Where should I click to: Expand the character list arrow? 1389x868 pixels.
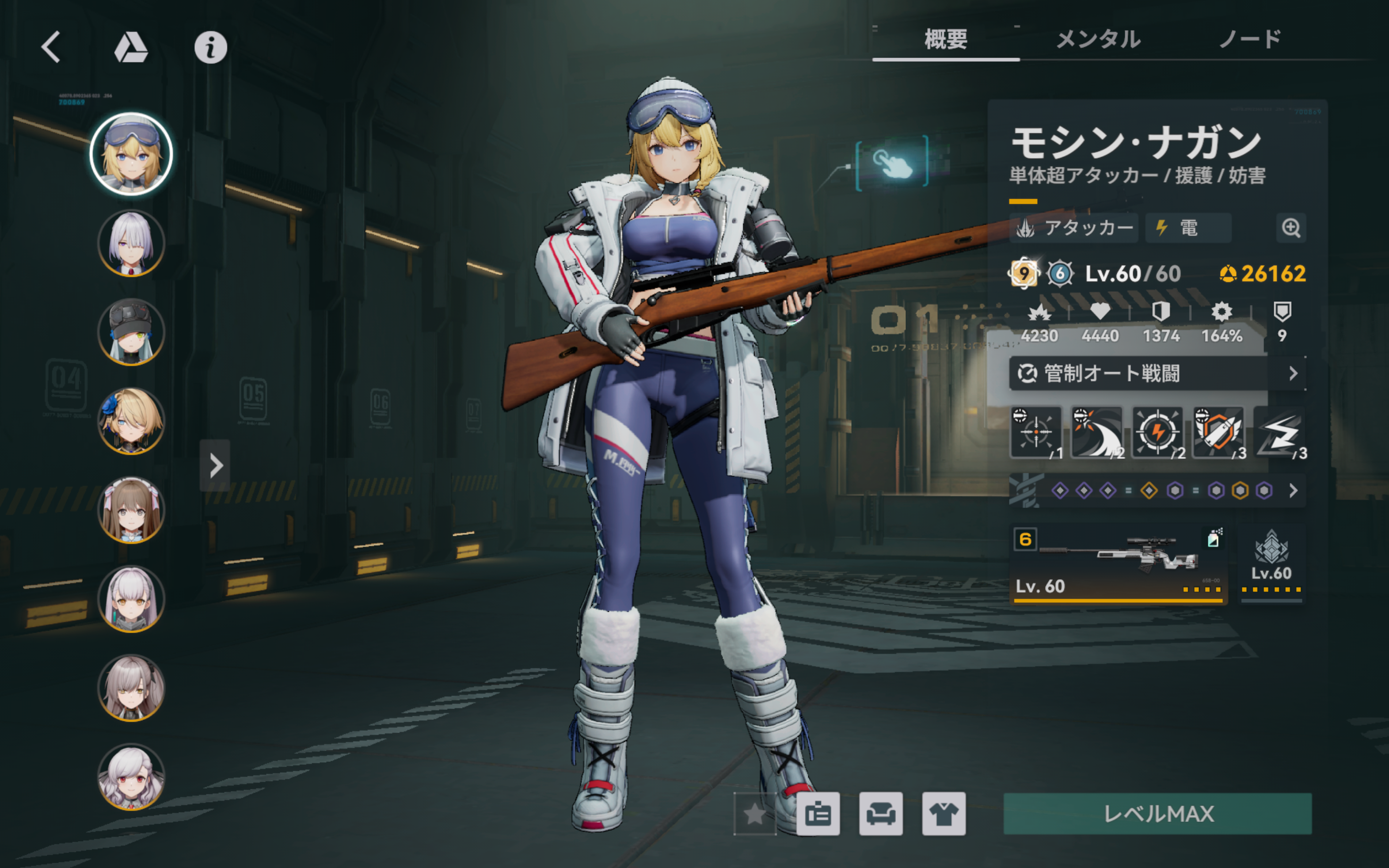click(215, 466)
